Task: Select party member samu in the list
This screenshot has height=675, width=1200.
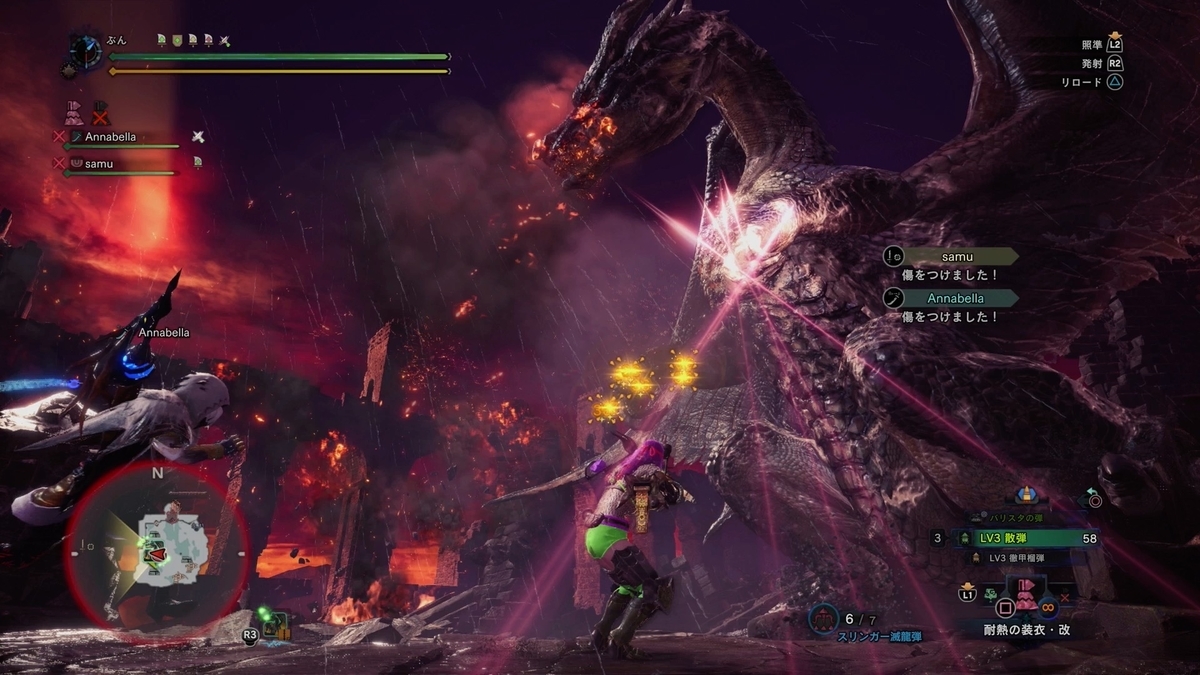Action: (x=98, y=162)
